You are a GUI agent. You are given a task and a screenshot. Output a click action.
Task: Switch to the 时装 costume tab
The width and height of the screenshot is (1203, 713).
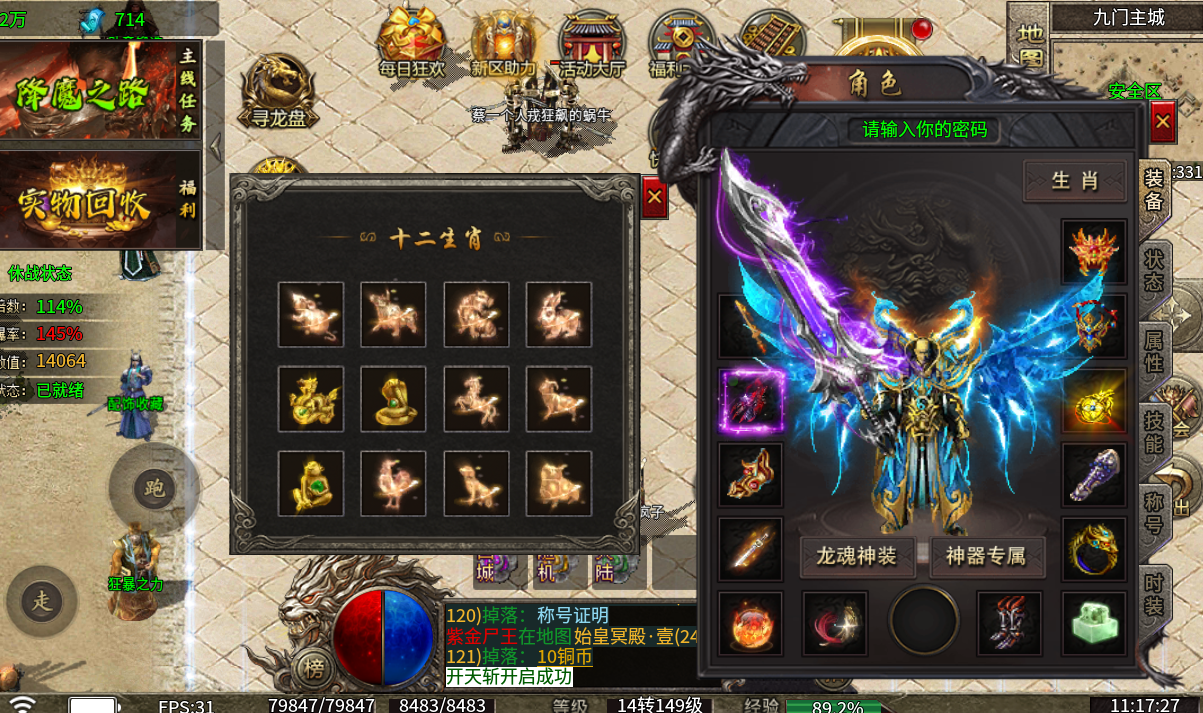[x=1154, y=594]
